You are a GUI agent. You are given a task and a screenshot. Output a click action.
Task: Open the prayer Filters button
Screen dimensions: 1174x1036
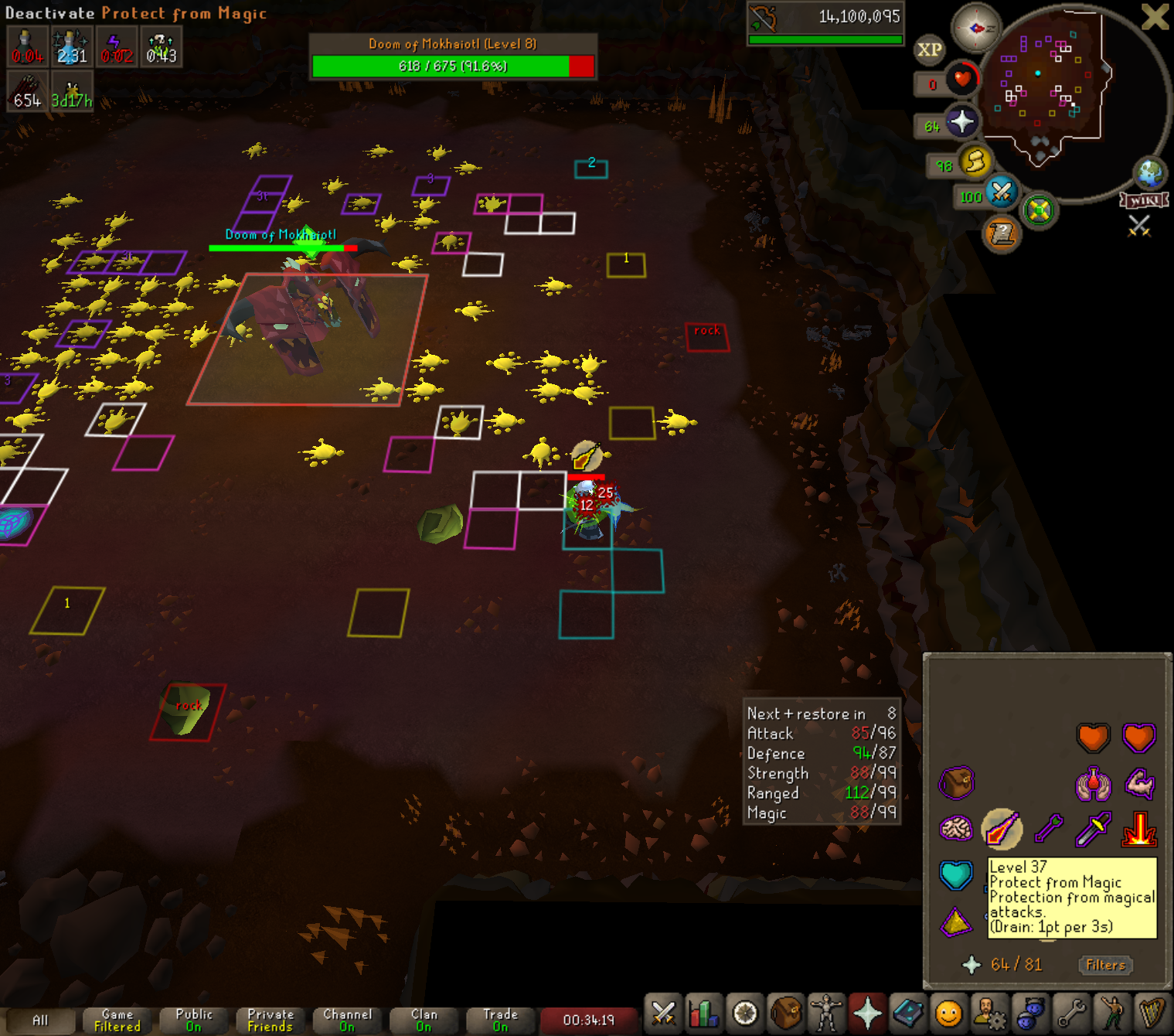(x=1105, y=965)
